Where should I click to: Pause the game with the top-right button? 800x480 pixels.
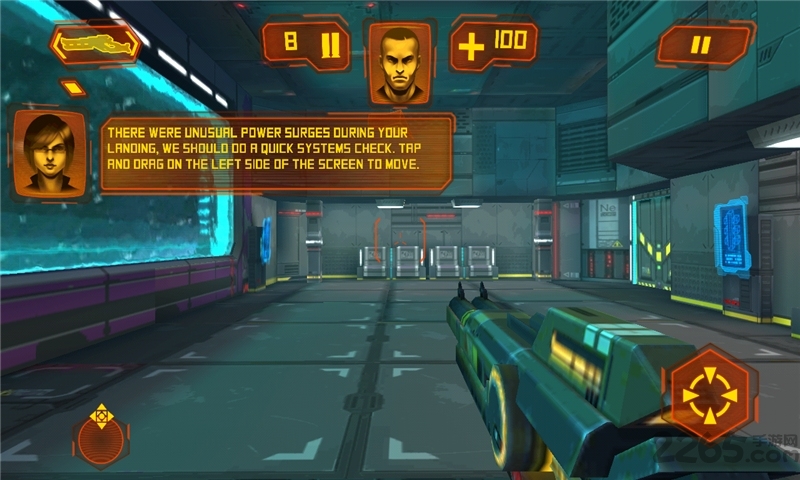pyautogui.click(x=703, y=45)
